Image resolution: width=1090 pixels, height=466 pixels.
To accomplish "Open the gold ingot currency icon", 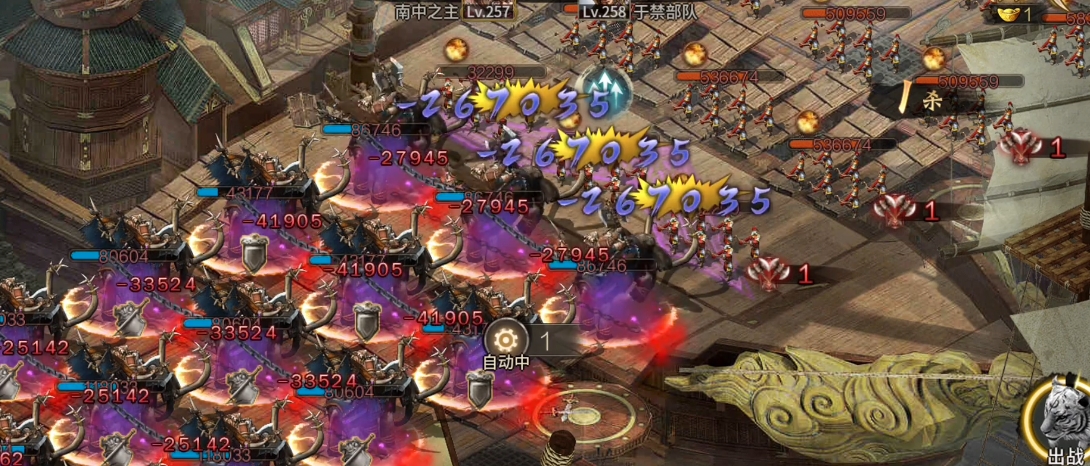I will (x=1006, y=13).
